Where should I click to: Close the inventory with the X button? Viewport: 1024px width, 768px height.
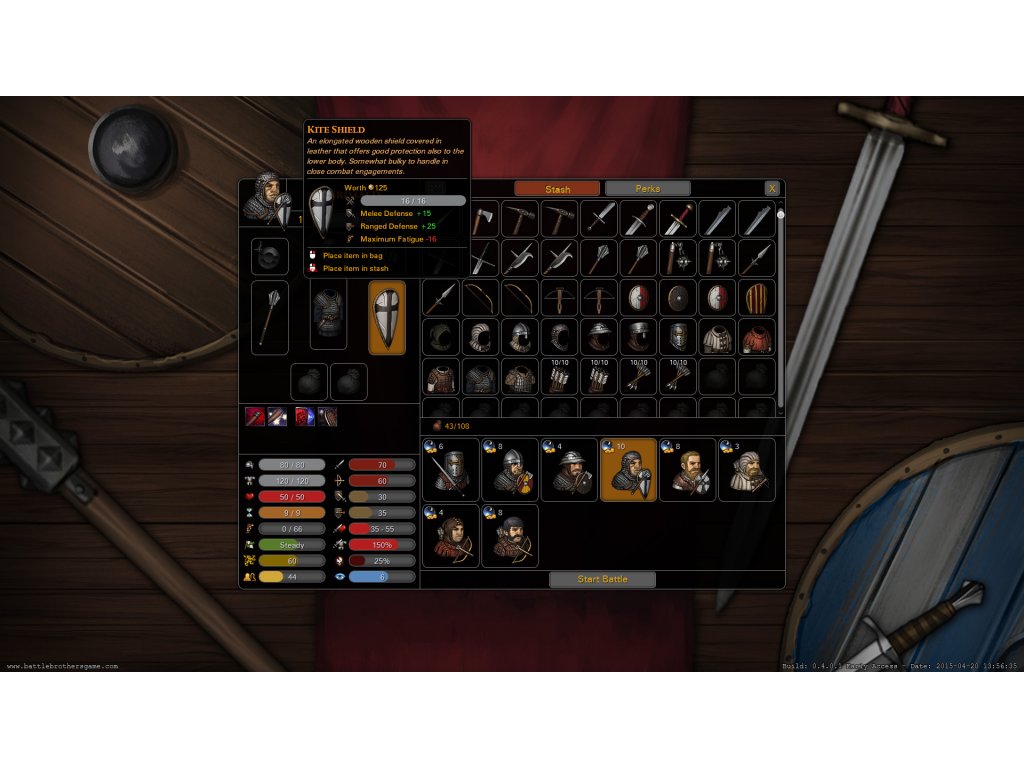click(x=771, y=188)
